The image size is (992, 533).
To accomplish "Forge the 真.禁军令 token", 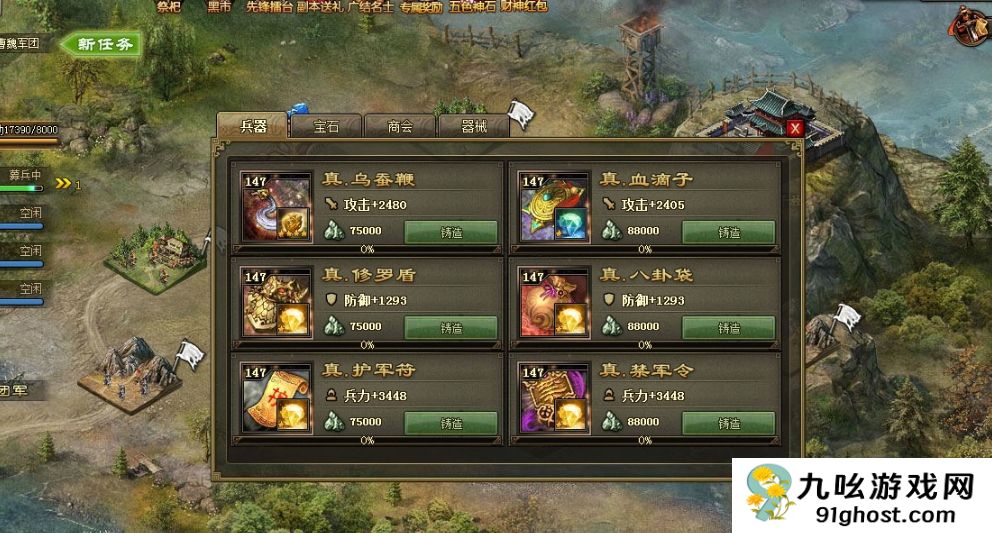I will tap(728, 422).
